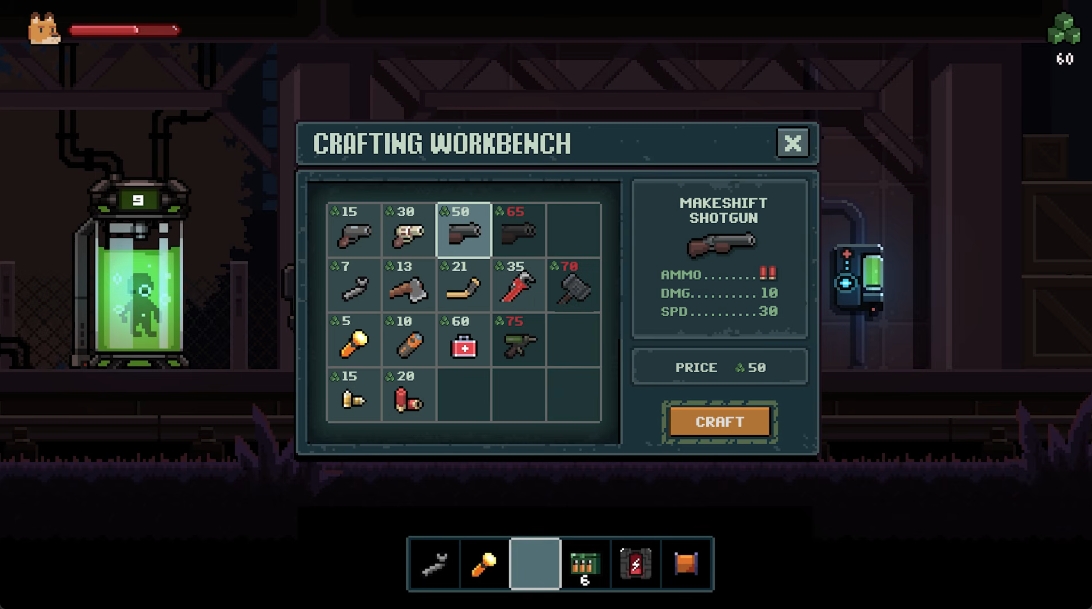
Task: Pick the red pipe wrench recipe
Action: [518, 286]
